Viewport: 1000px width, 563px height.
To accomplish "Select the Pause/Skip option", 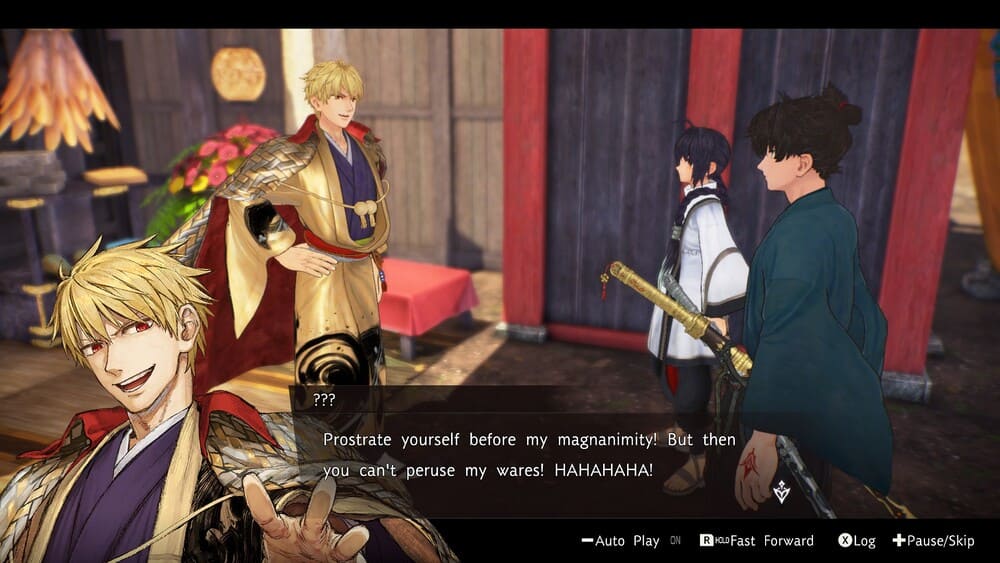I will pos(933,541).
